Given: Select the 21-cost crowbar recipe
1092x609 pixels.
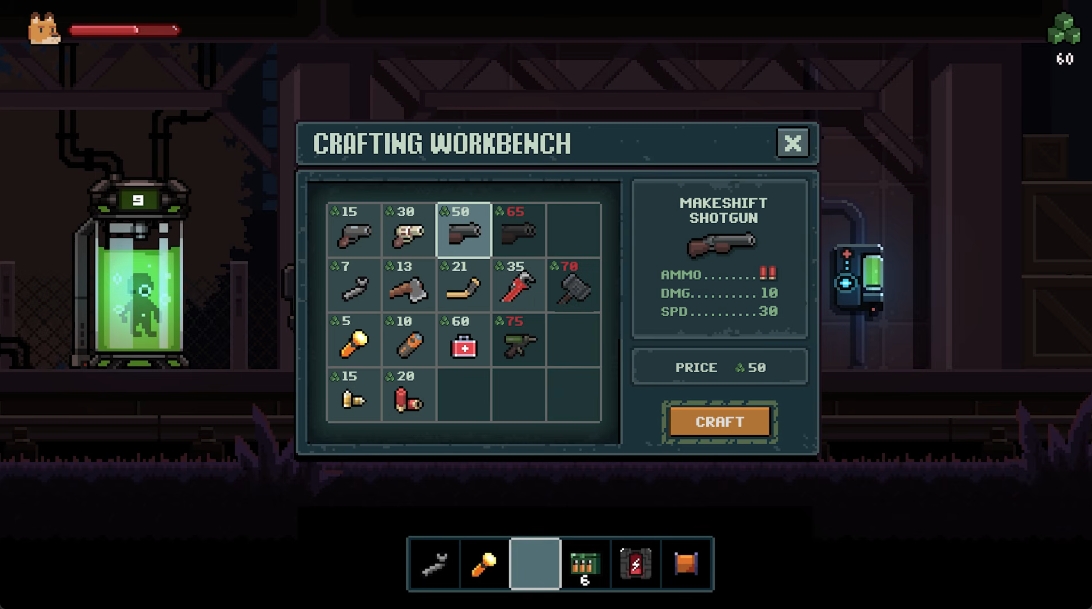Looking at the screenshot, I should 464,286.
